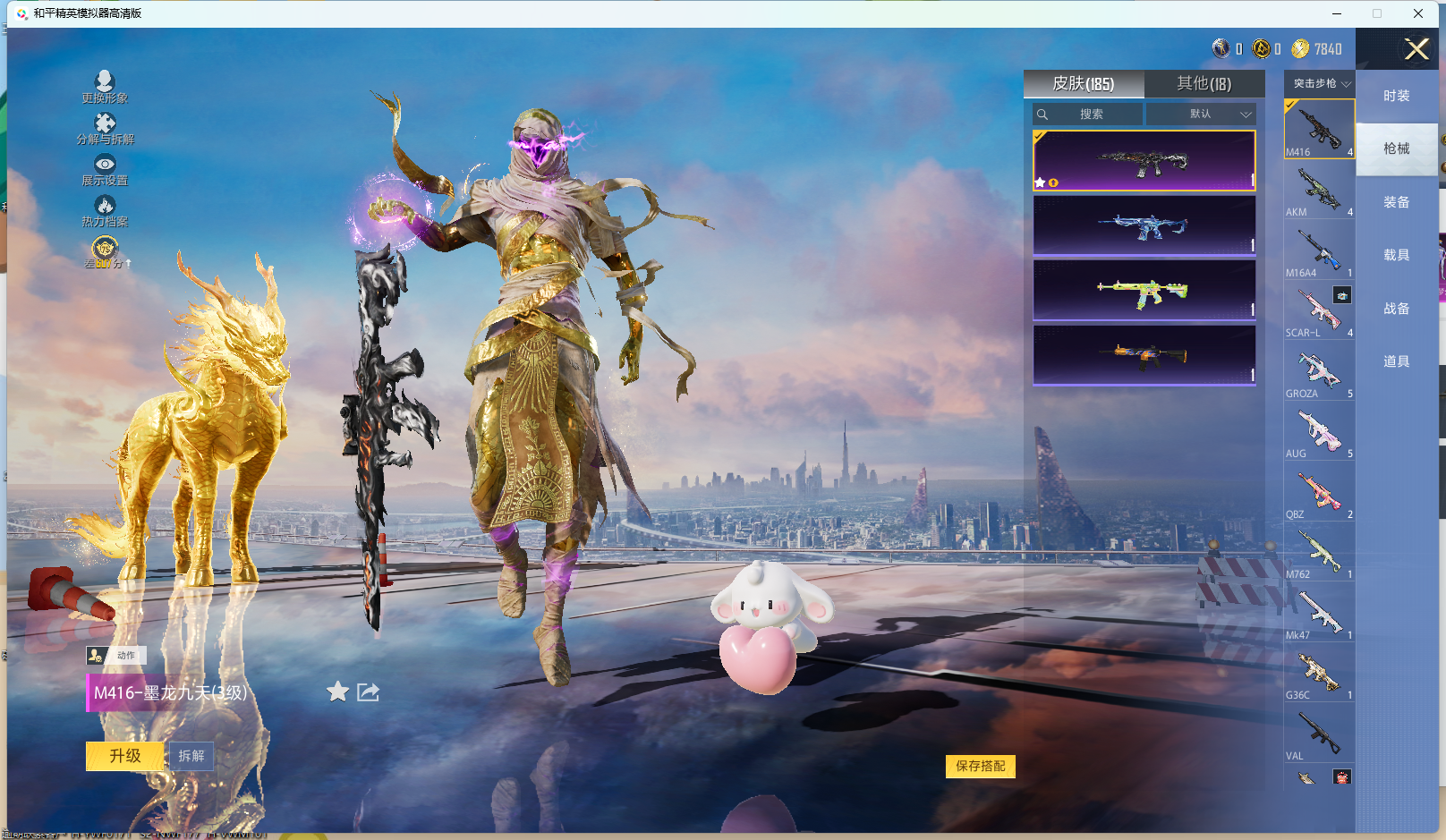Switch to the 载具 vehicles category

1396,255
